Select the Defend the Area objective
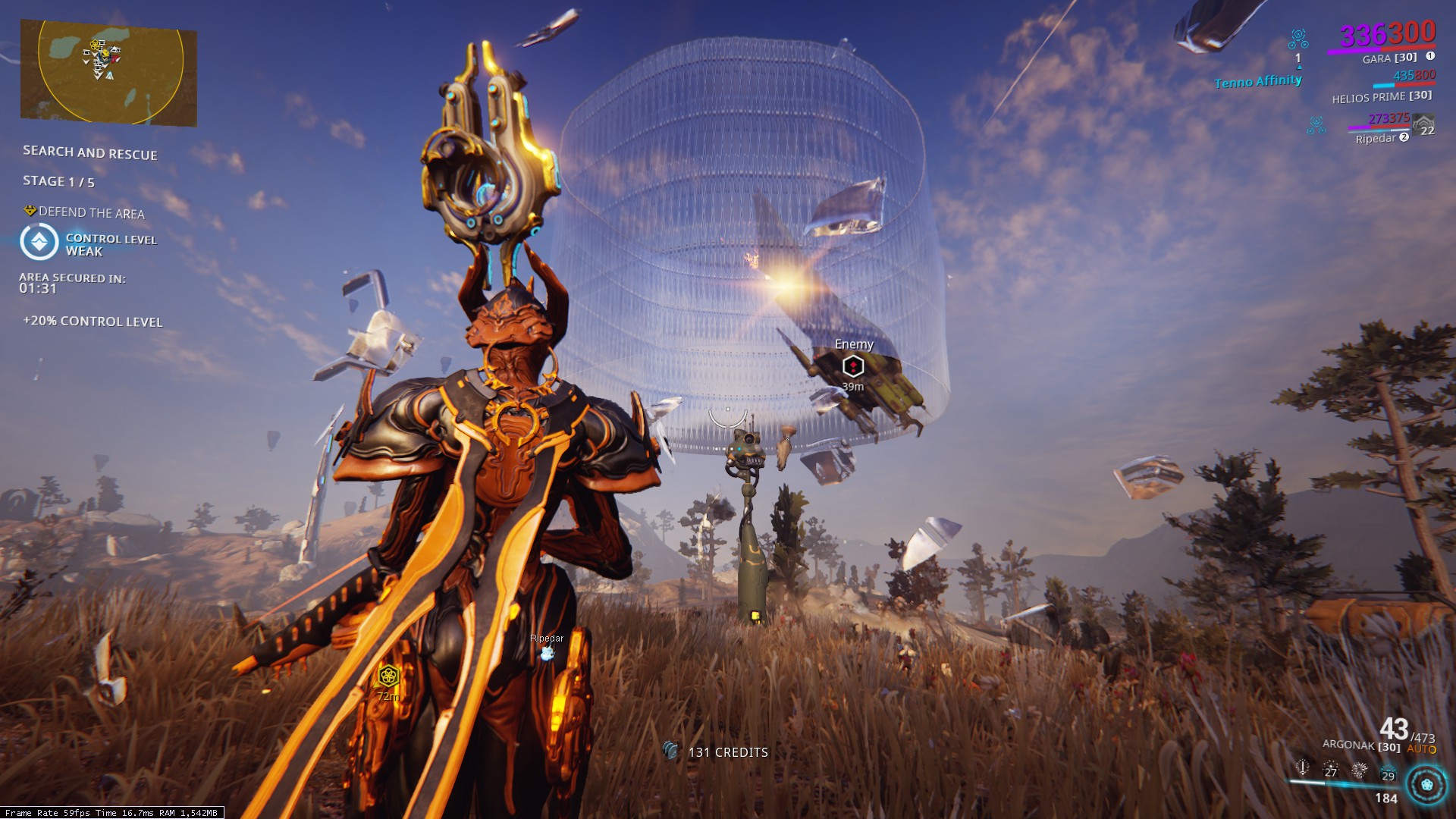The height and width of the screenshot is (819, 1456). click(91, 213)
